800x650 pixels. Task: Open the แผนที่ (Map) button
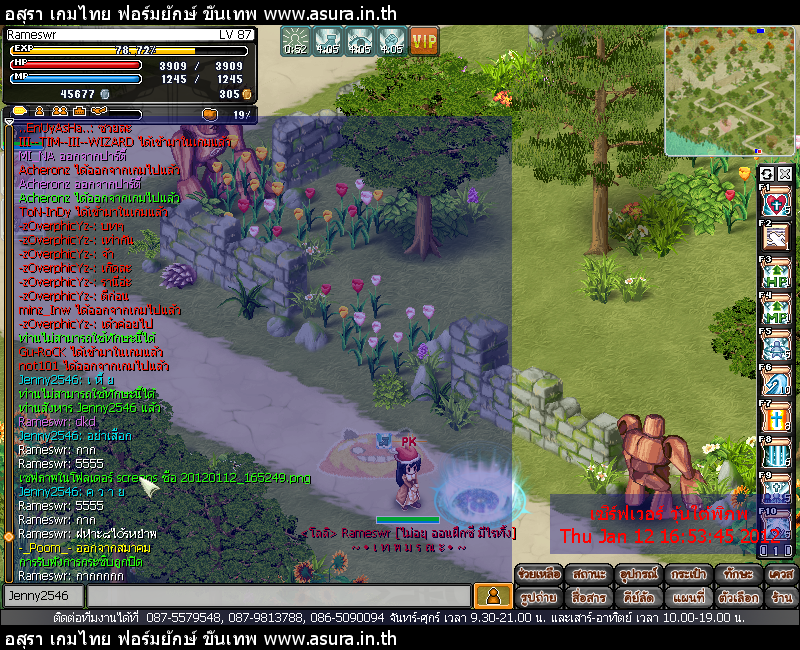(689, 597)
